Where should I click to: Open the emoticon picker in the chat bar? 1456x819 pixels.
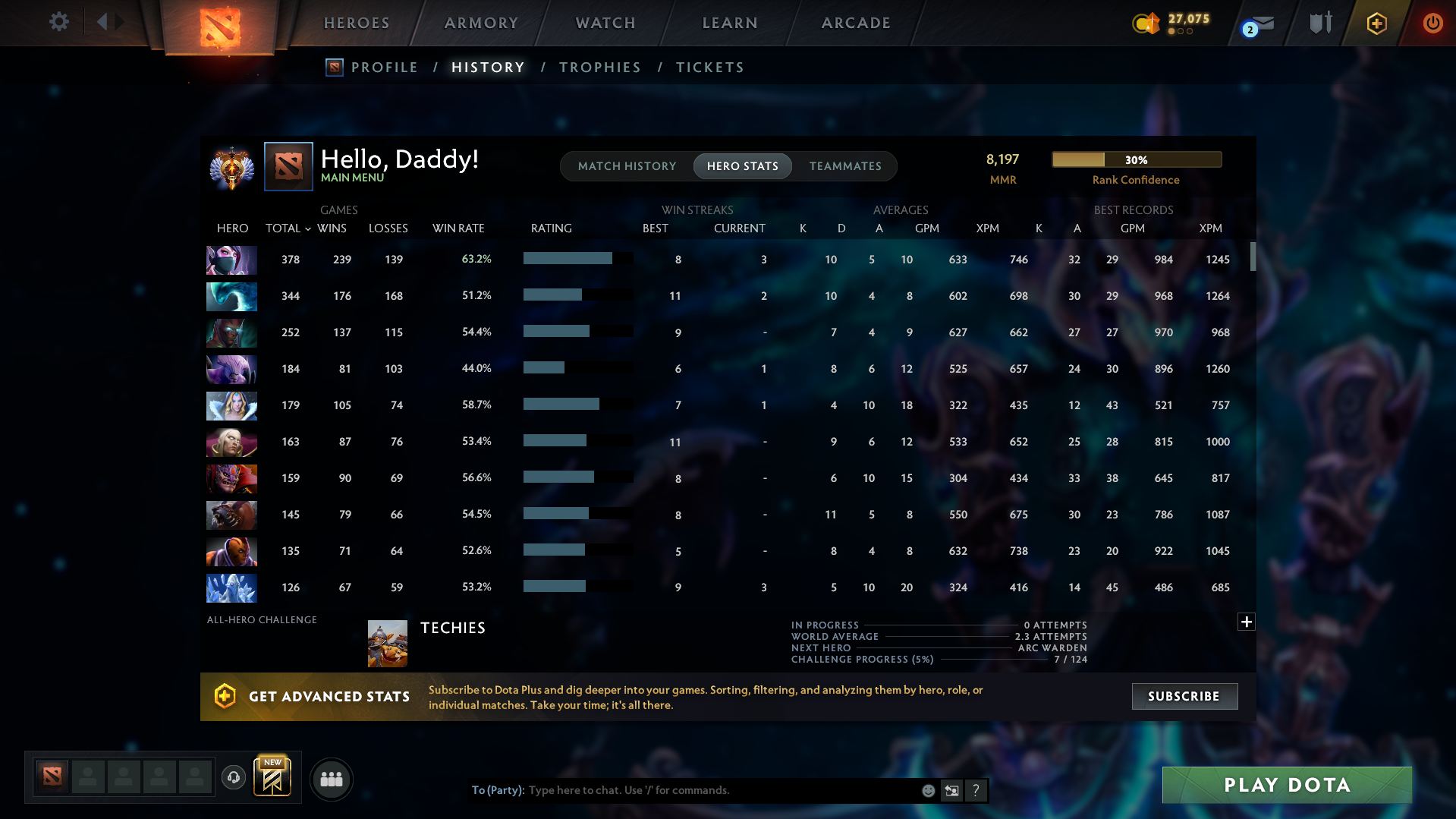[x=928, y=790]
